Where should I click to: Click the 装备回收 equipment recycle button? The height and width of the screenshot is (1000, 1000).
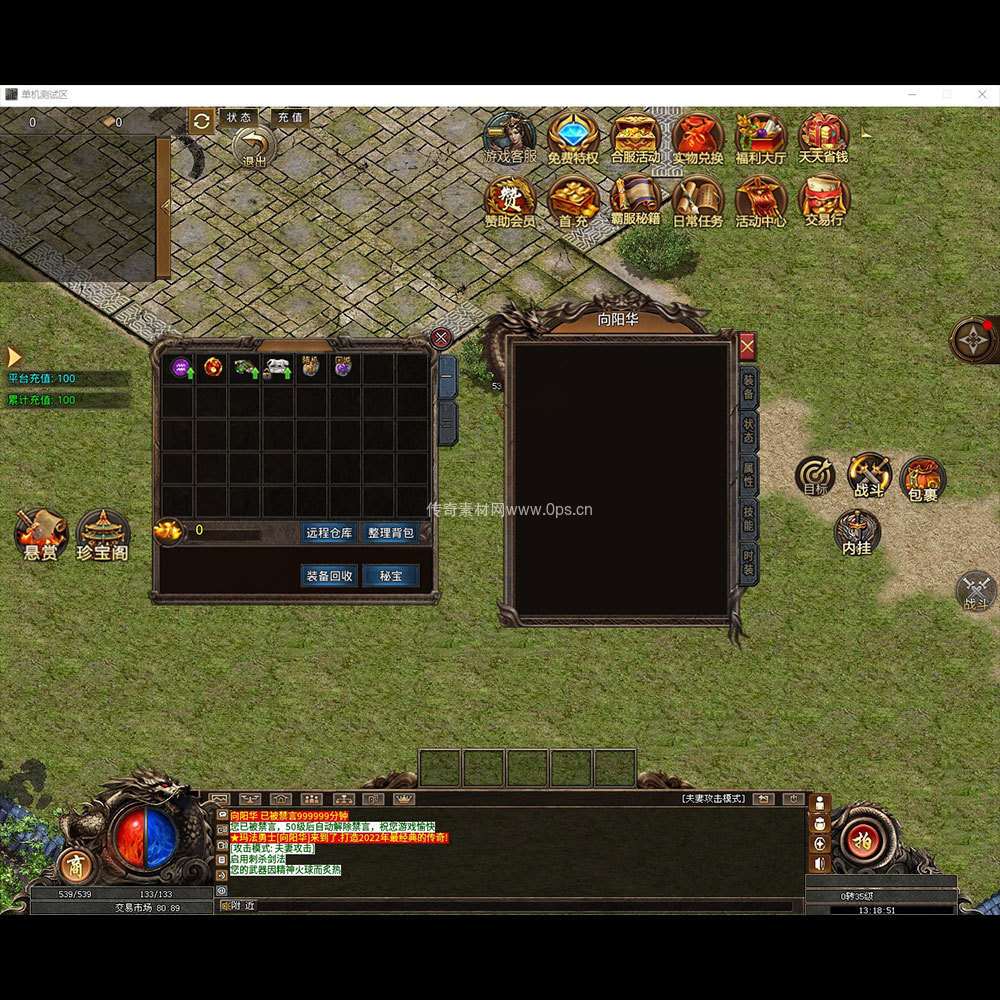329,576
